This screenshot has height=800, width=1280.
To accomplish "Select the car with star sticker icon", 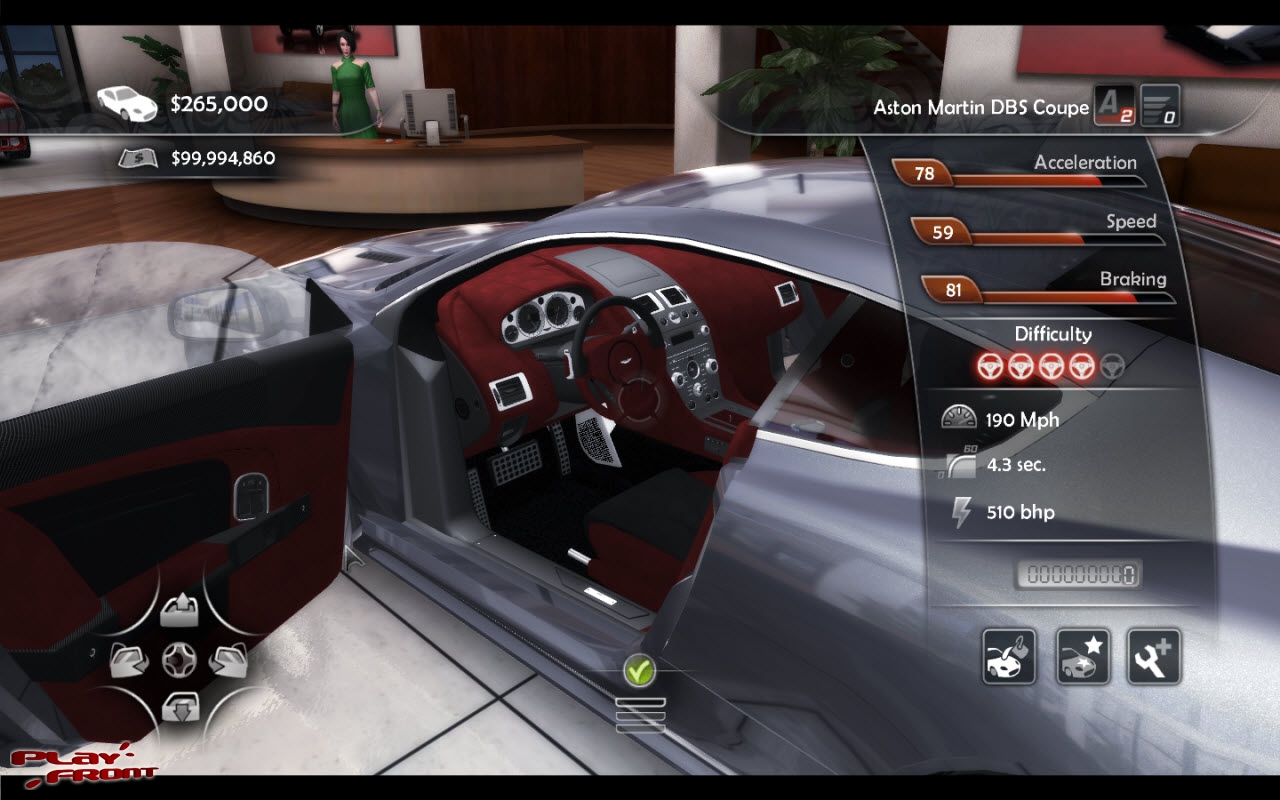I will pos(1083,657).
